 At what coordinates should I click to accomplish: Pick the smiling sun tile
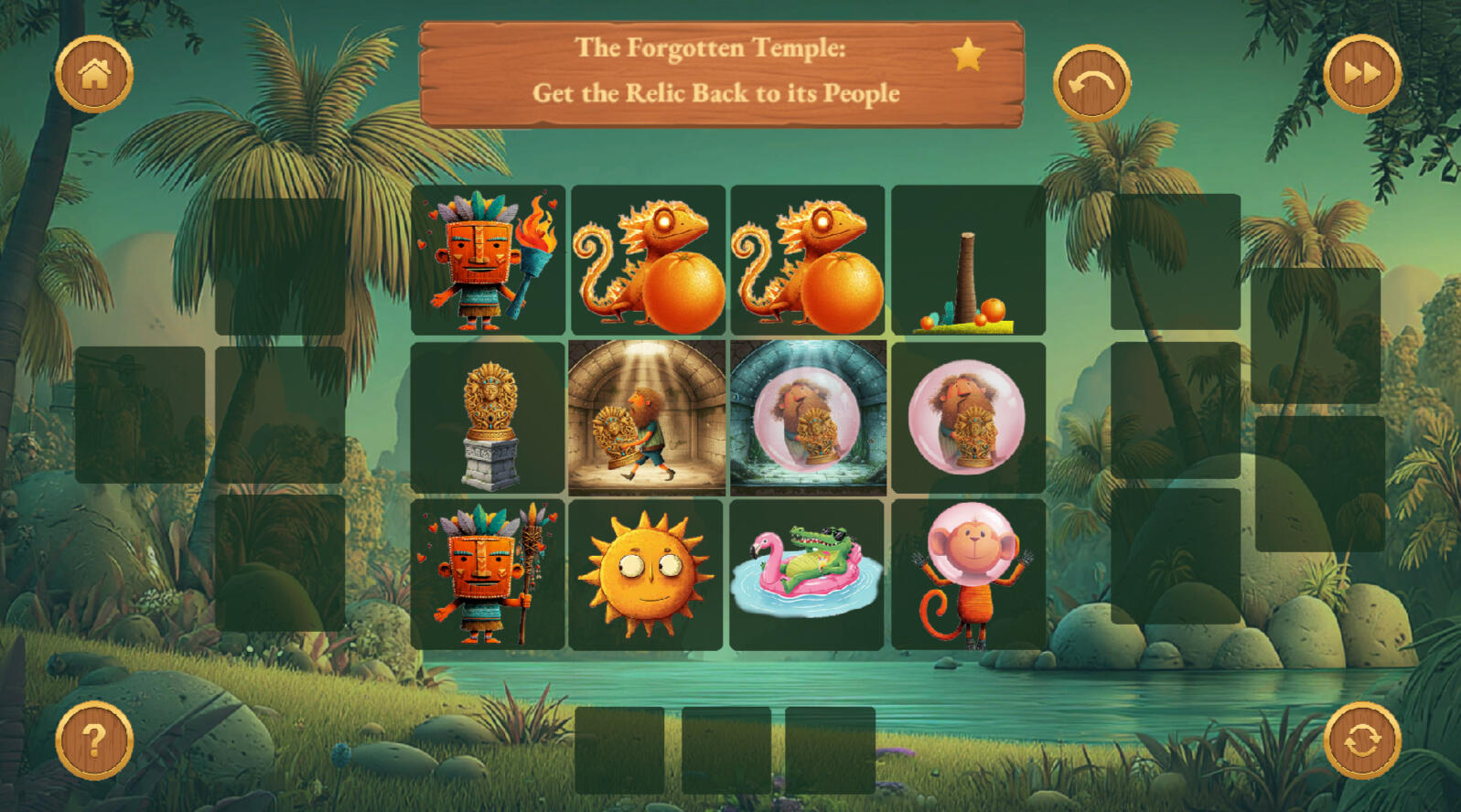647,574
